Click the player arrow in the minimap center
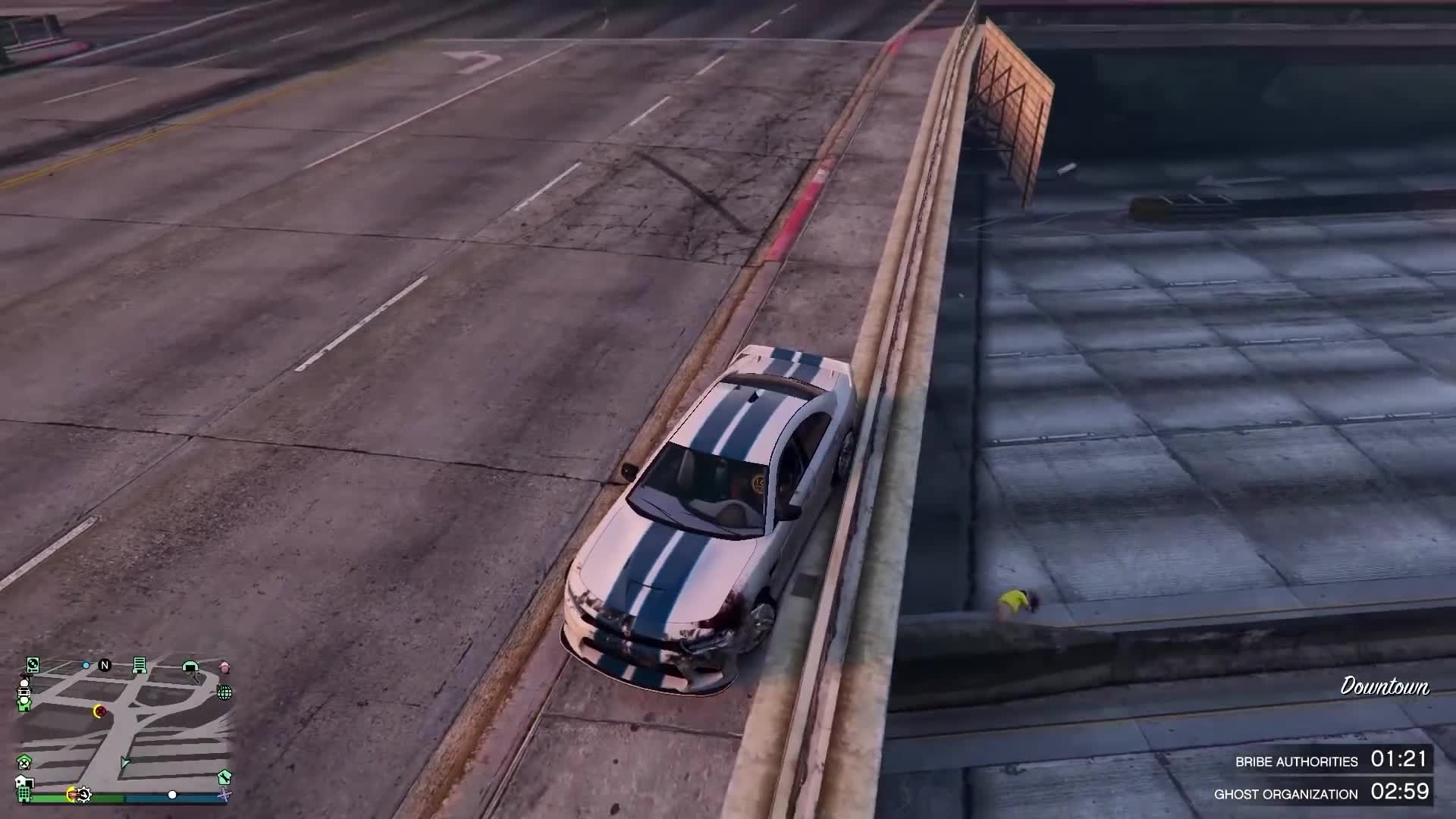Screen dimensions: 1456x819 click(124, 761)
